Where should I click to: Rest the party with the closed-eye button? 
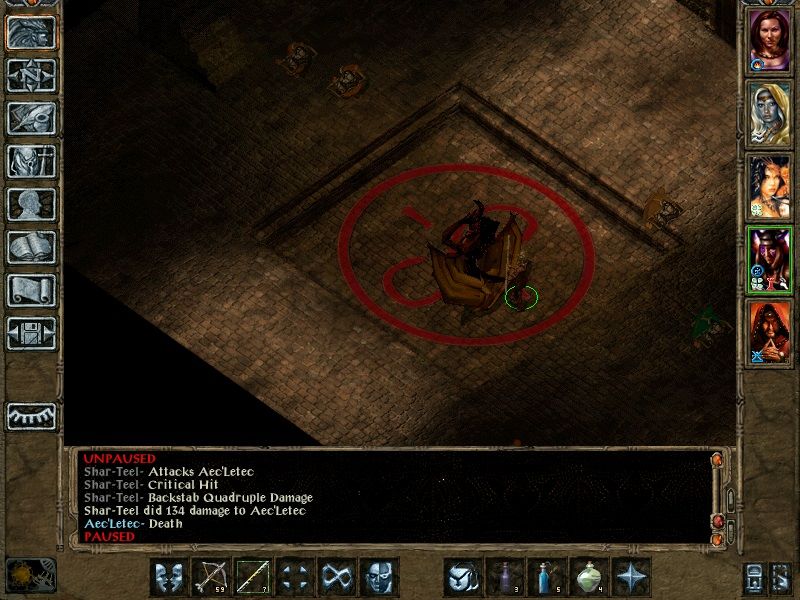tap(31, 416)
